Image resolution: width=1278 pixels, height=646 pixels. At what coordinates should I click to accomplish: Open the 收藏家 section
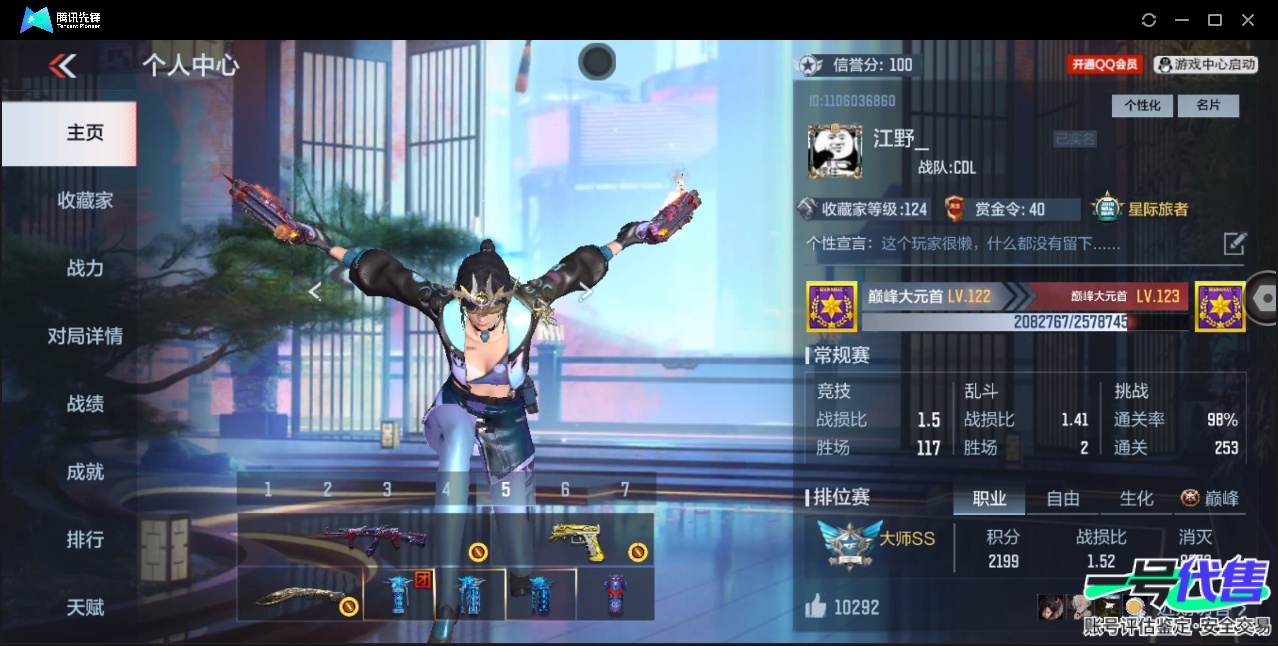(85, 200)
